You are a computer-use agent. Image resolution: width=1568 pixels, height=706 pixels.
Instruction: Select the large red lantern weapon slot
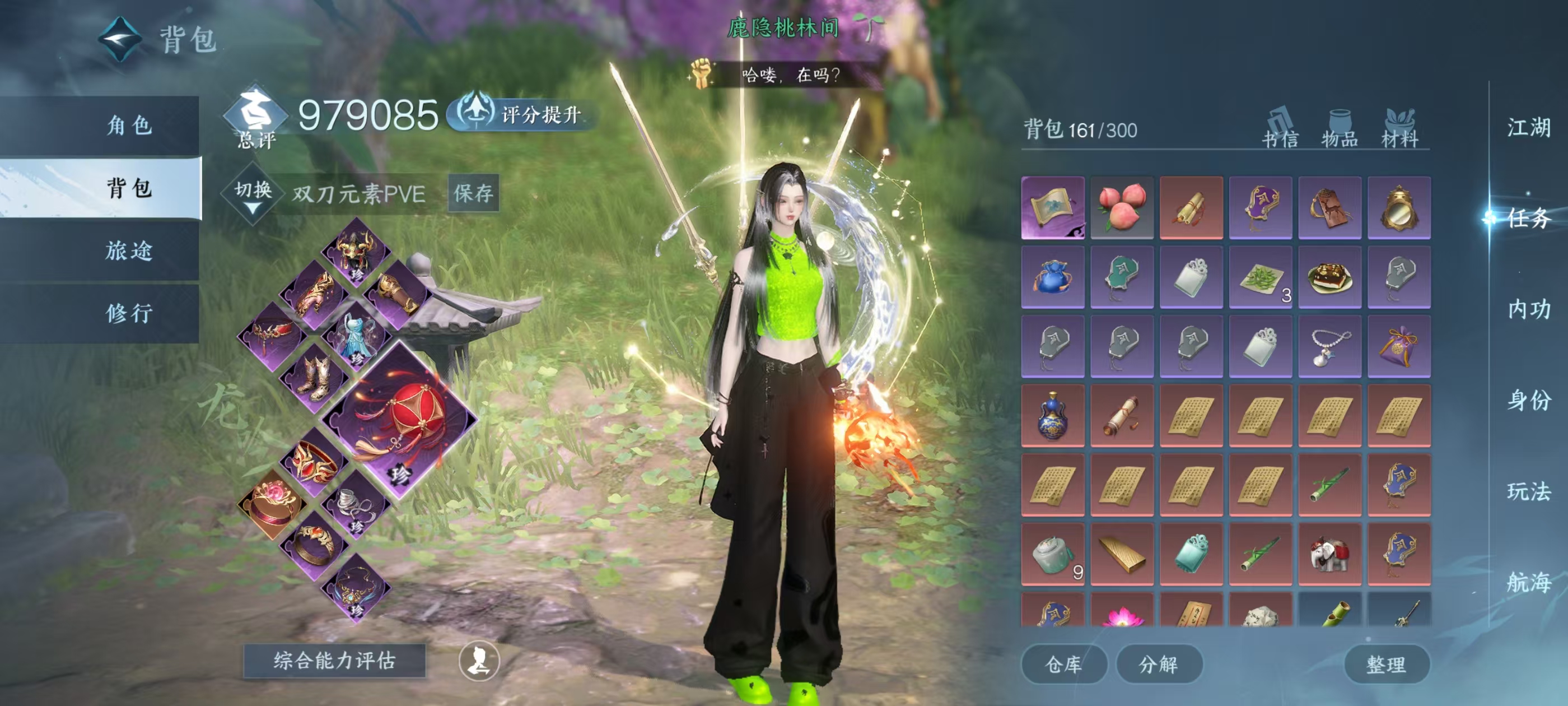point(400,419)
